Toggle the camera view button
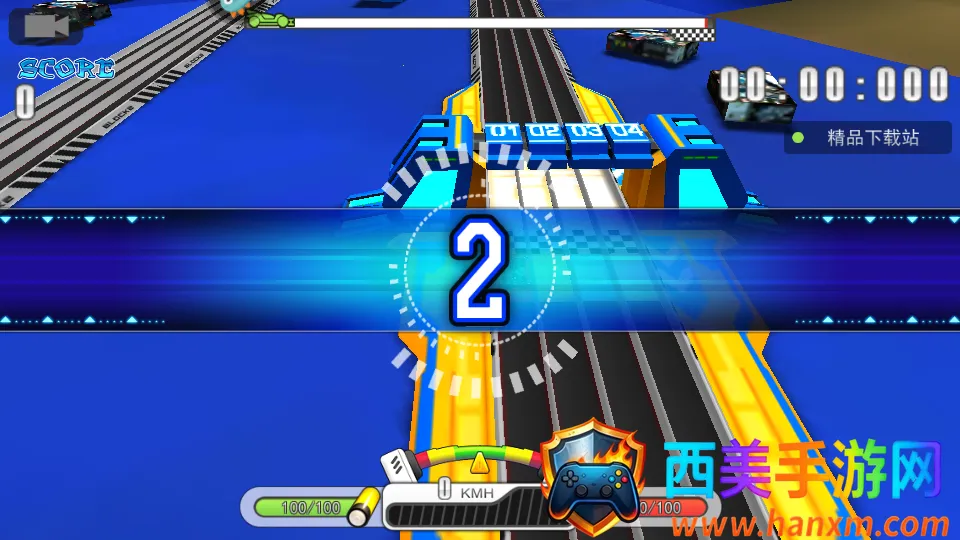 point(46,26)
